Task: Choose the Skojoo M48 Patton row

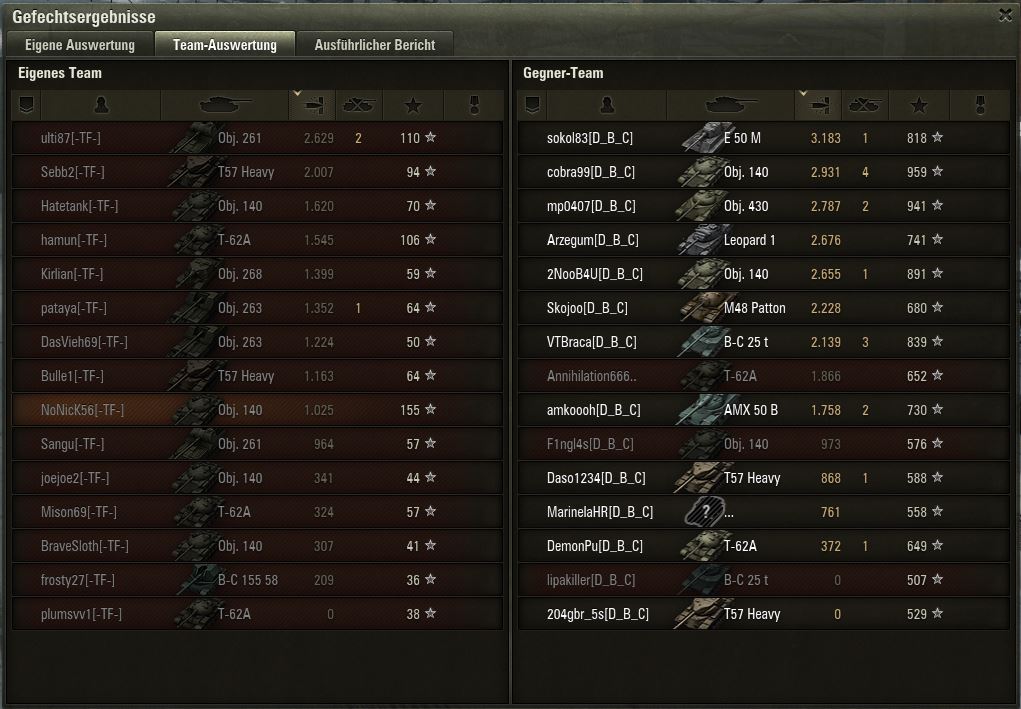Action: point(763,308)
